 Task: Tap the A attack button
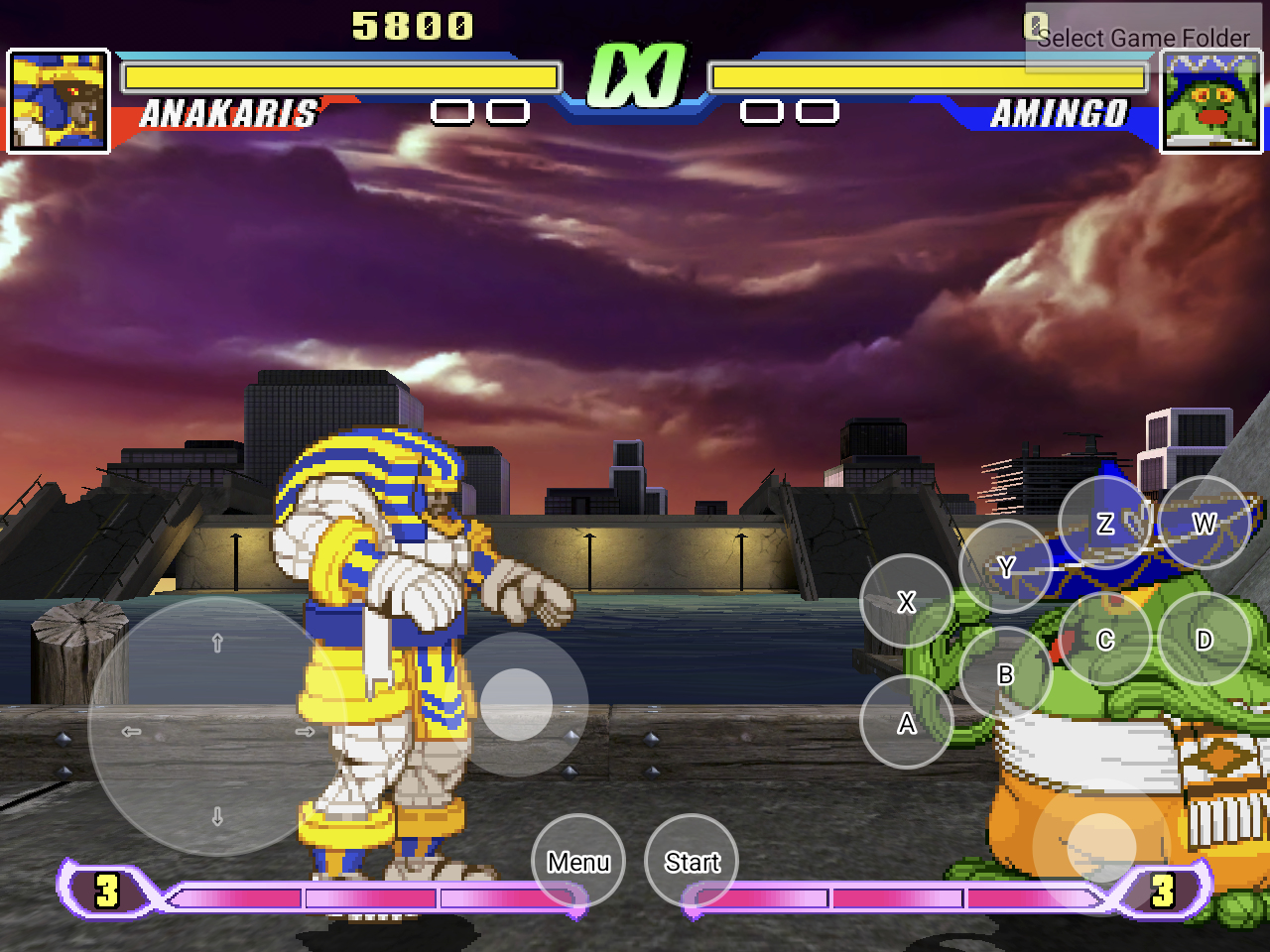906,723
